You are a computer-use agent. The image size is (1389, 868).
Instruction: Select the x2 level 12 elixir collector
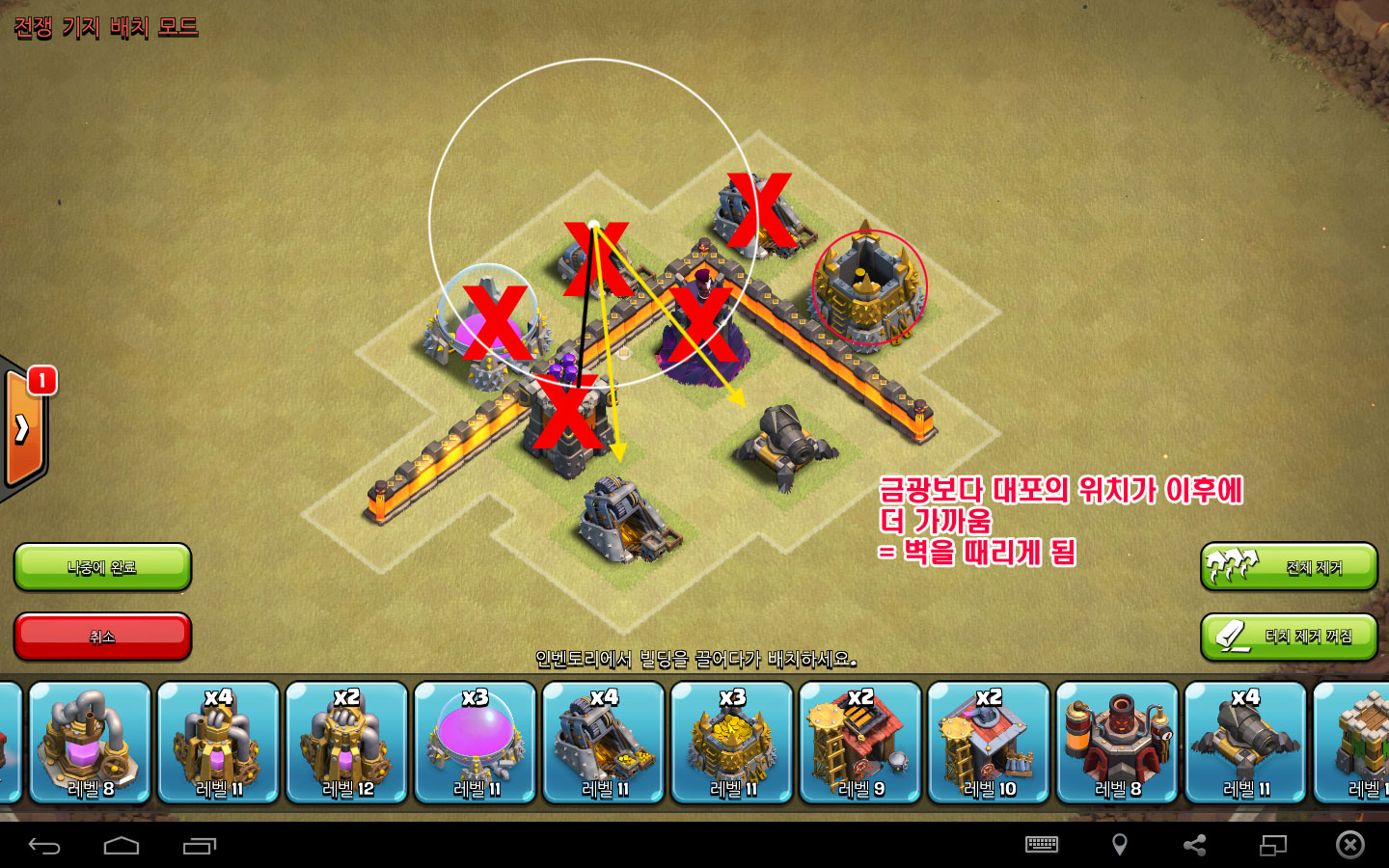point(346,743)
